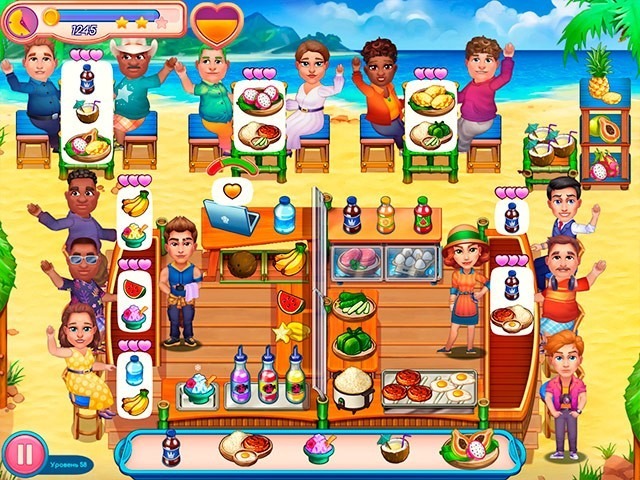
Task: Pick the watermelon slice ingredient
Action: [289, 302]
